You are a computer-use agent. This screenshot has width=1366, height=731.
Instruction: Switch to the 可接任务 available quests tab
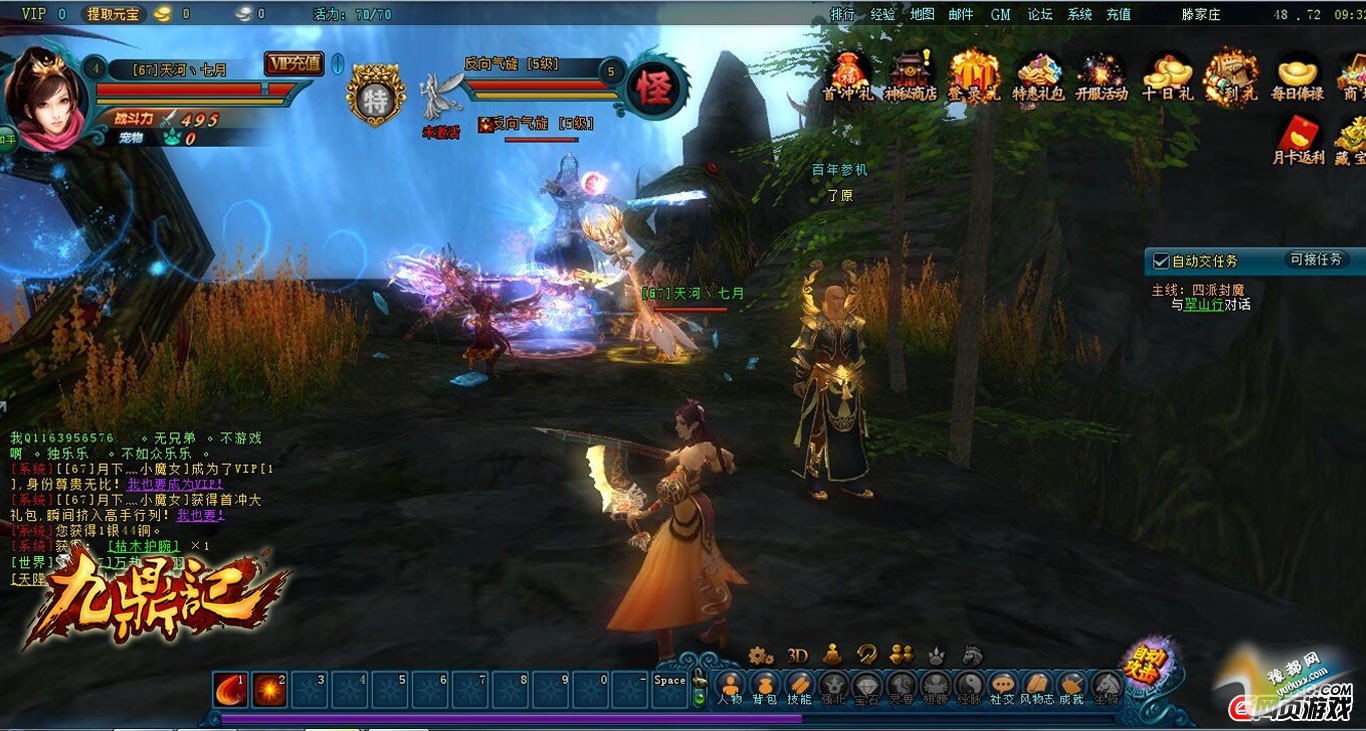tap(1316, 259)
